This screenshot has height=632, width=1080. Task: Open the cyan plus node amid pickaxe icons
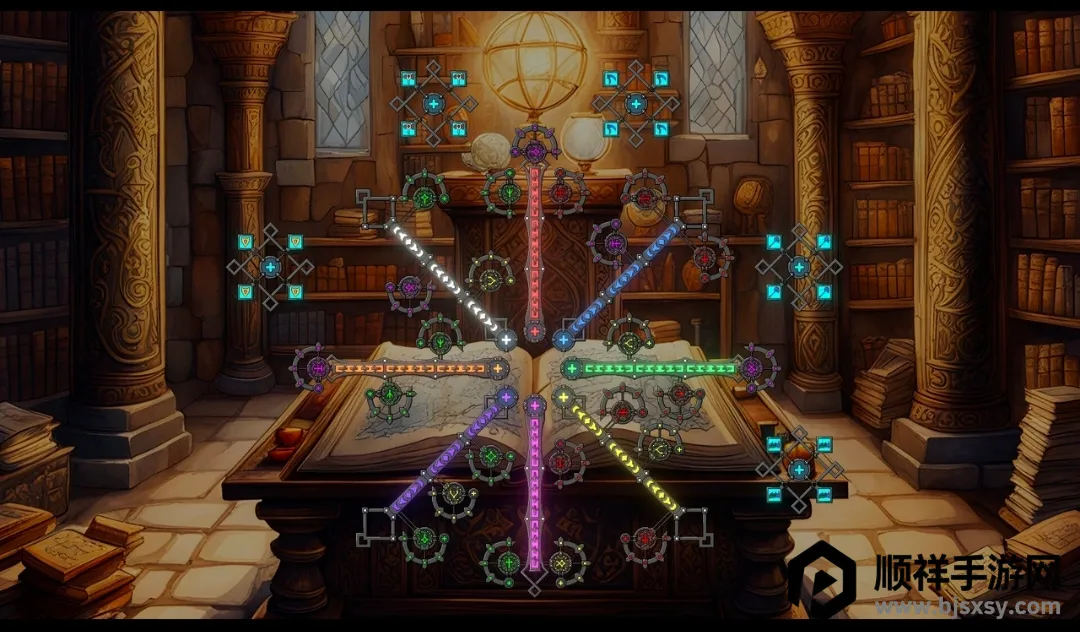(x=636, y=103)
